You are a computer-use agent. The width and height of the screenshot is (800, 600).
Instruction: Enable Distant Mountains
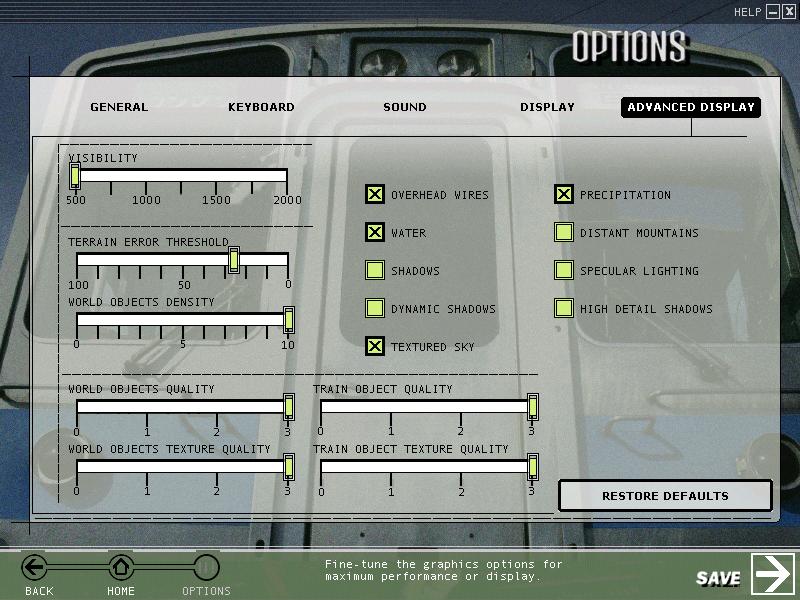(564, 233)
